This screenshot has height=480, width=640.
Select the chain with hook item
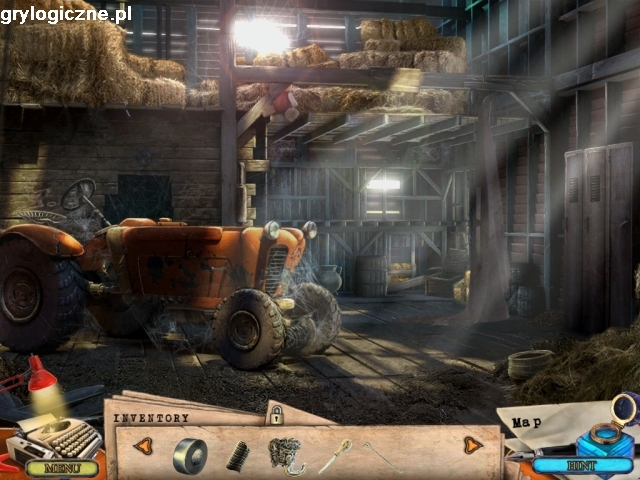point(286,455)
